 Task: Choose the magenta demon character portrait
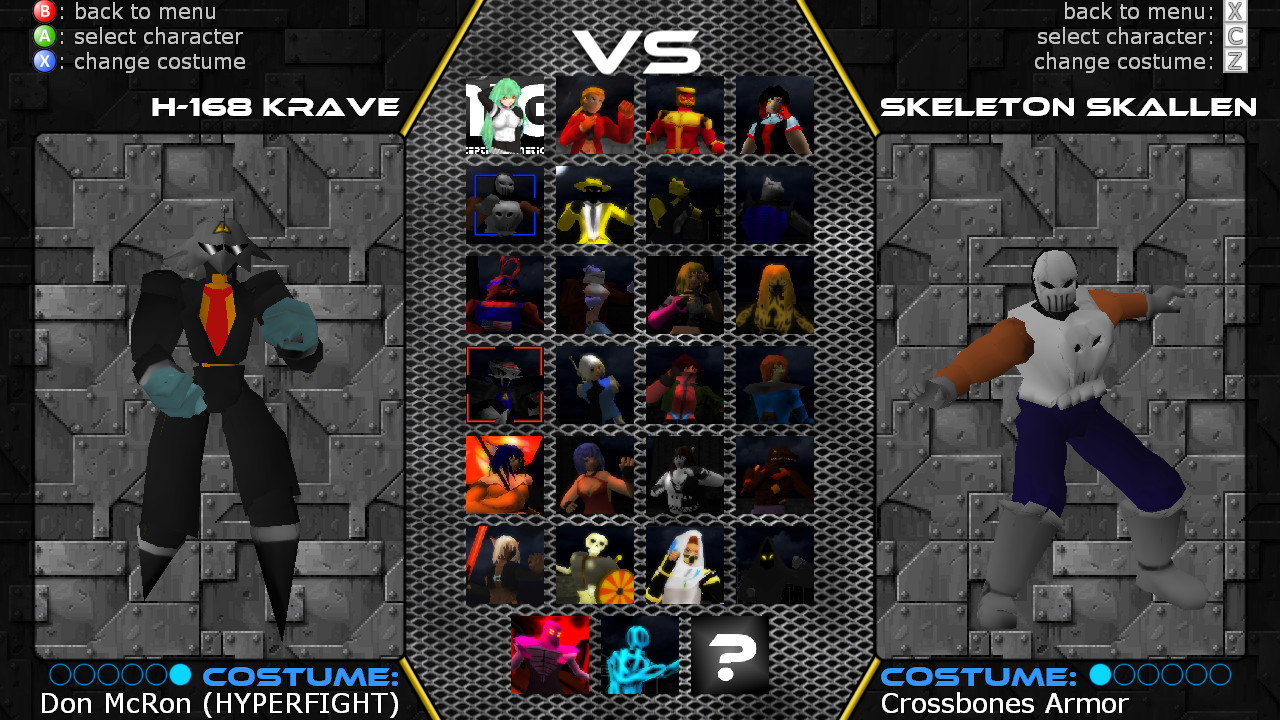549,655
